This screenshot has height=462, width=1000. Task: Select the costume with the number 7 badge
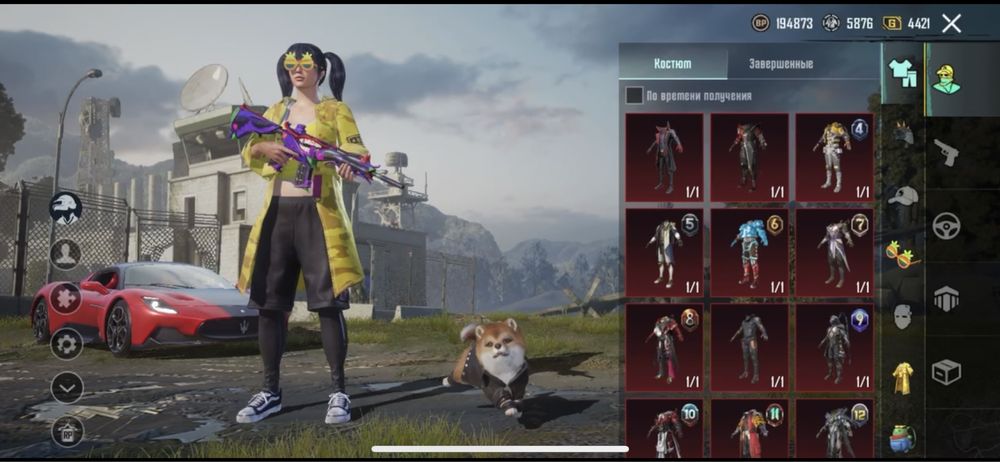(834, 252)
